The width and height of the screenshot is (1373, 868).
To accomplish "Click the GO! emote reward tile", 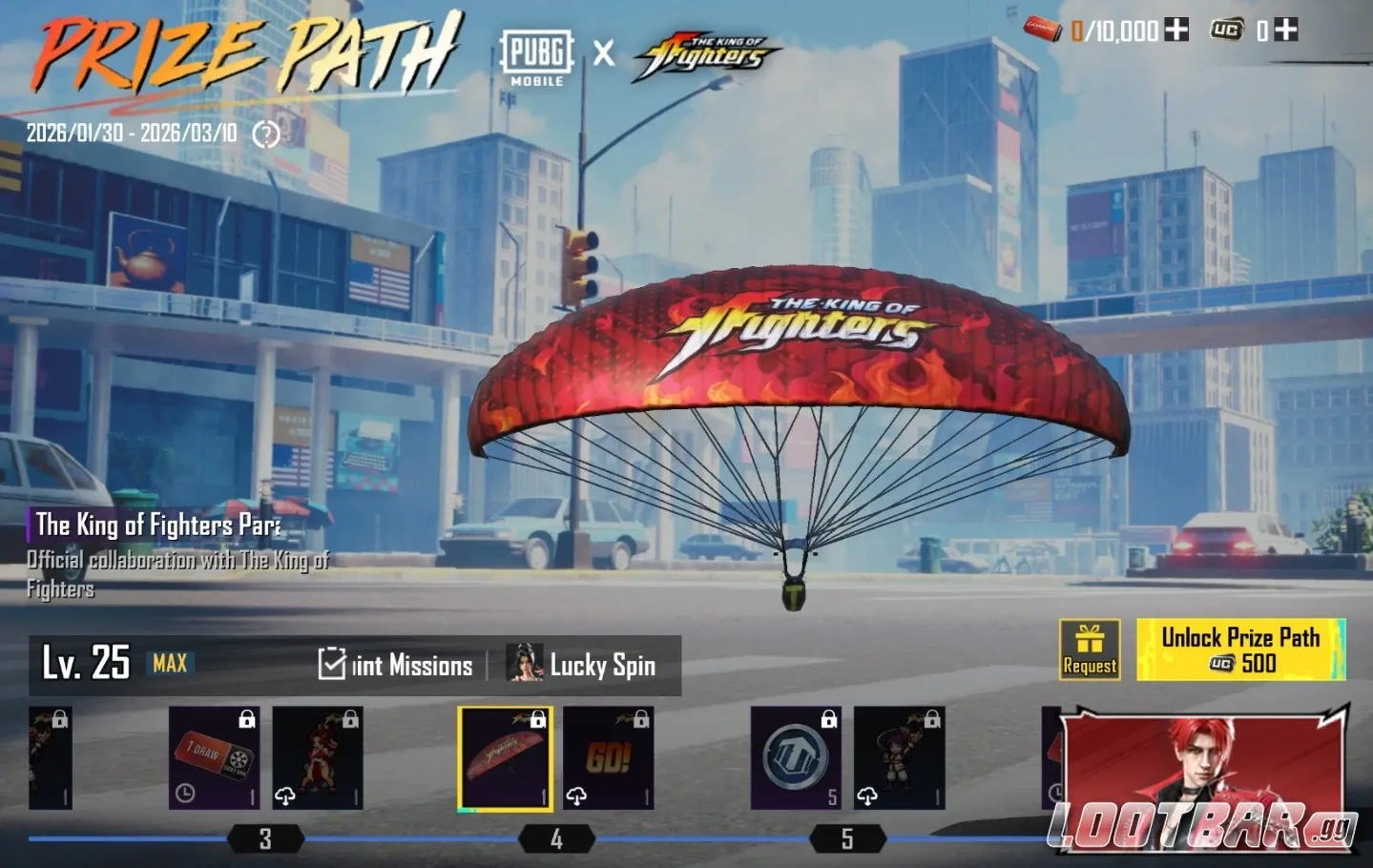I will pyautogui.click(x=609, y=757).
